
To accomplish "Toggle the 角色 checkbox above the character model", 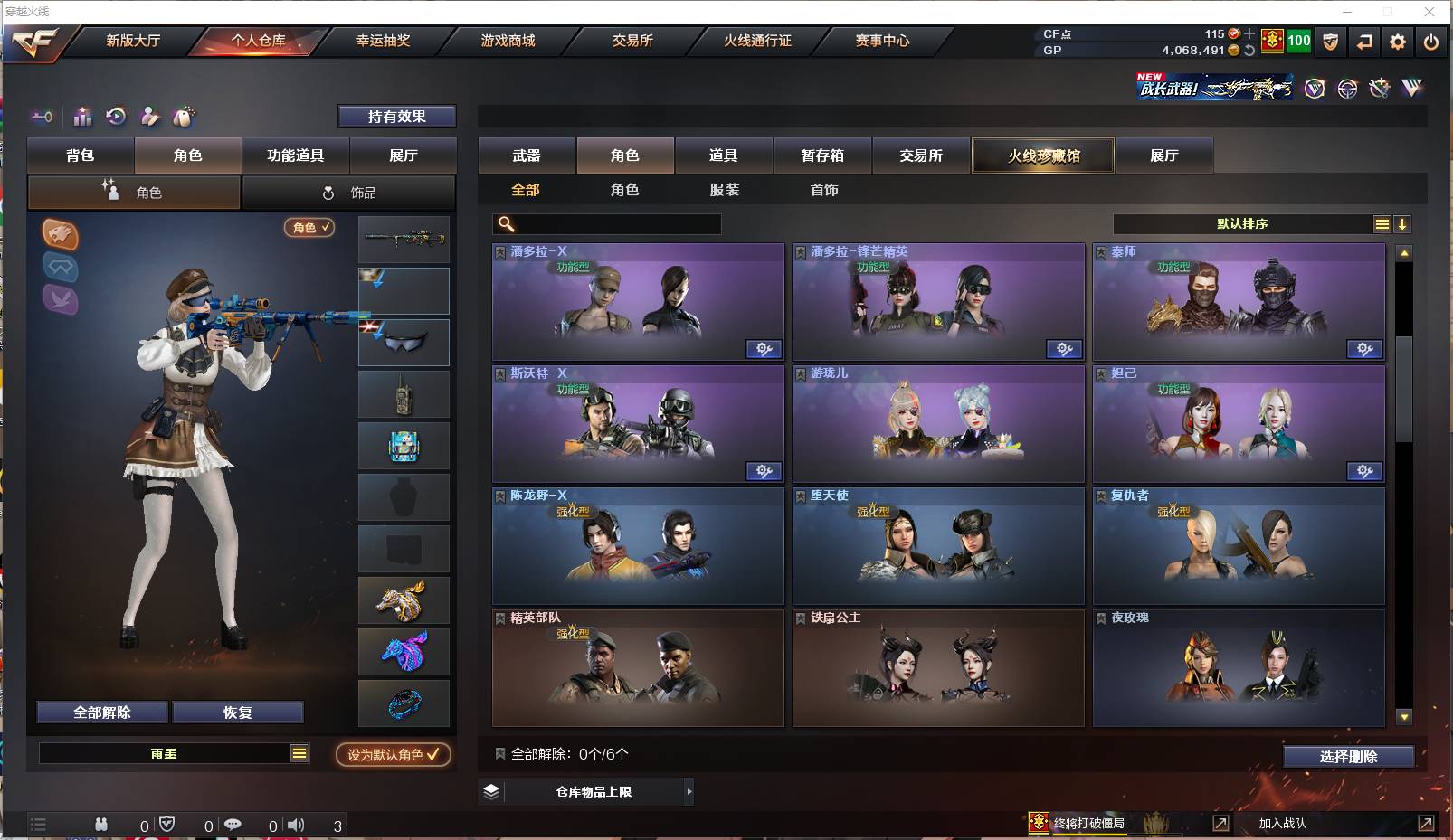I will click(309, 228).
